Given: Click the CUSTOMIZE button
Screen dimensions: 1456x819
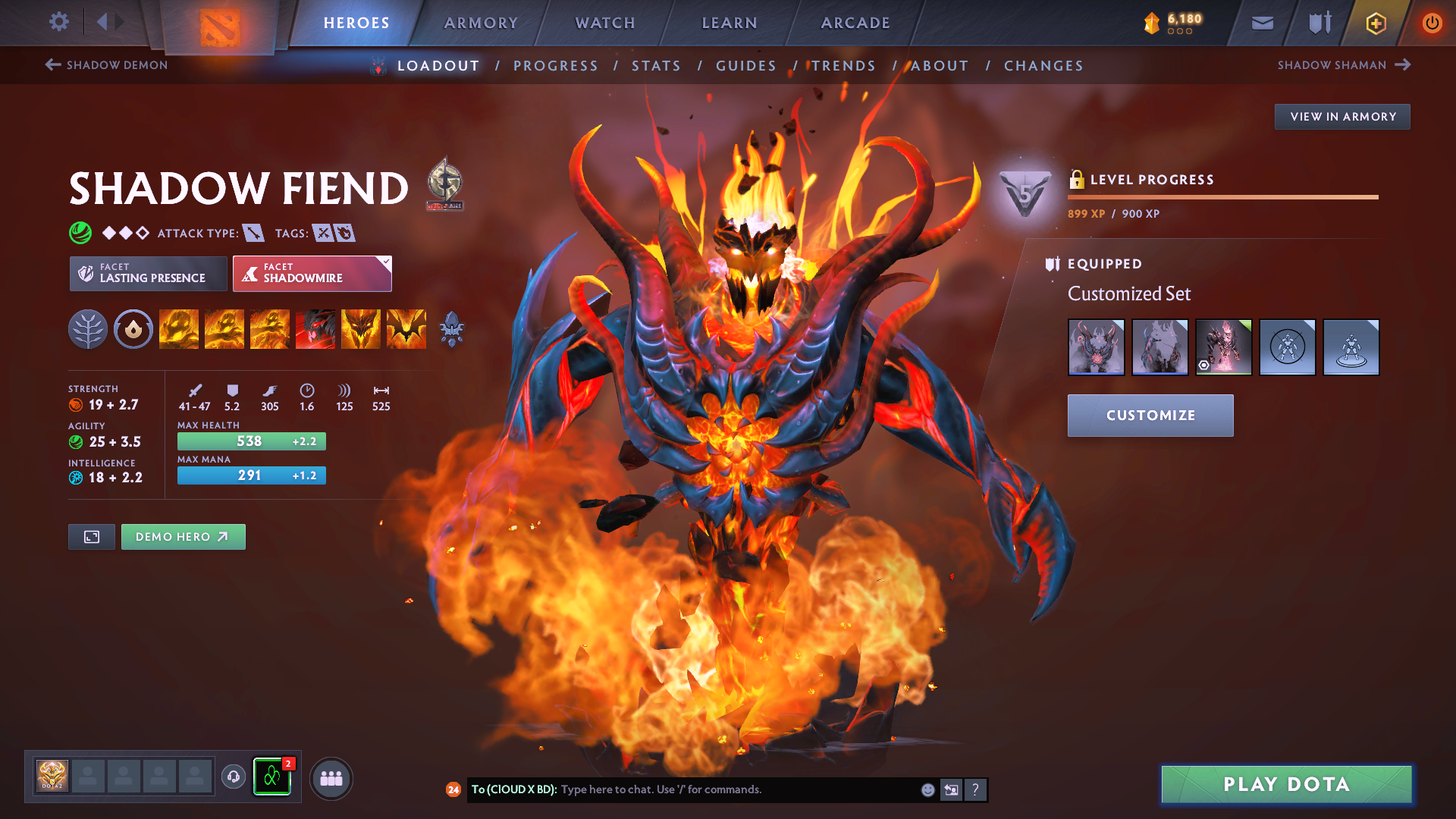Looking at the screenshot, I should (1150, 416).
